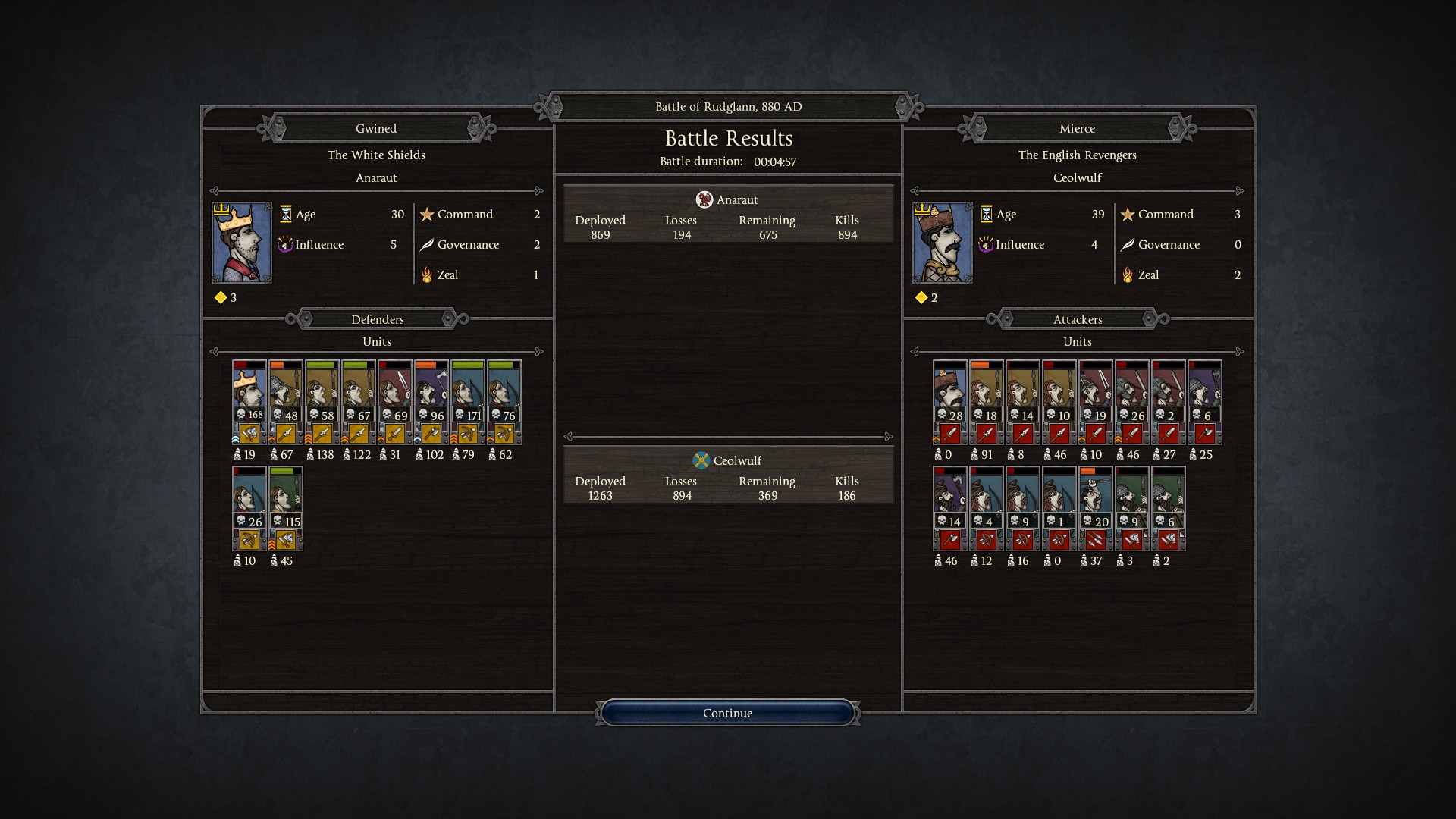The image size is (1456, 819).
Task: Click the Age hourglass icon in Gwined panel
Action: click(x=287, y=215)
